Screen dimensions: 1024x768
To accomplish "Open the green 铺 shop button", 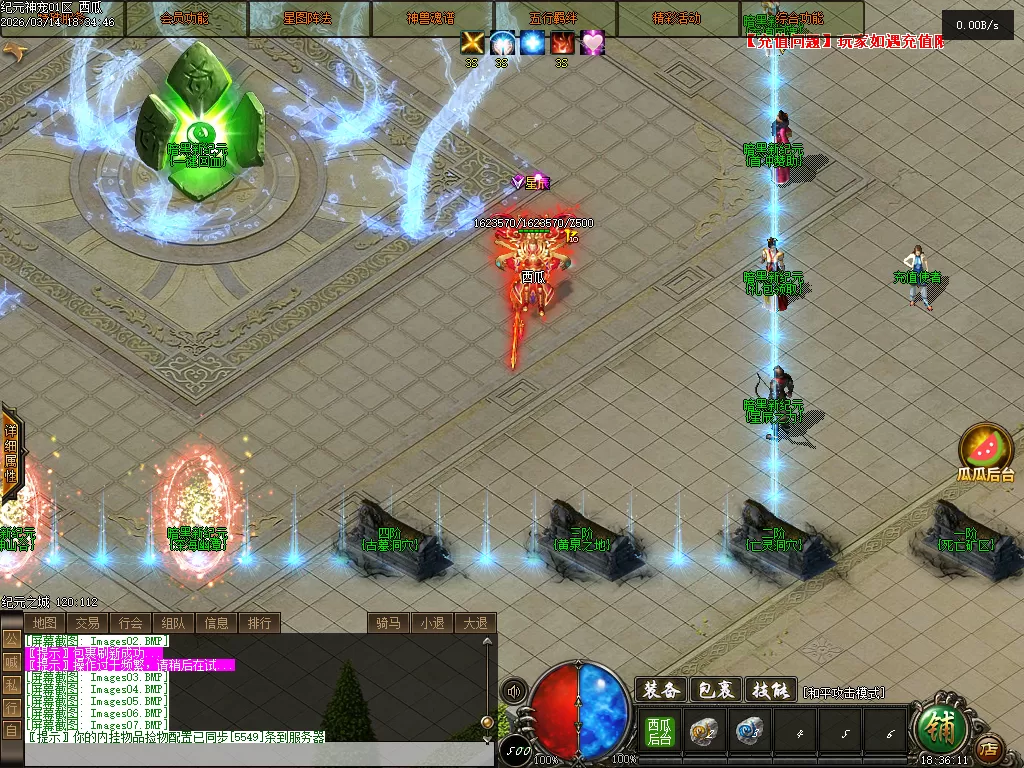I will tap(941, 730).
